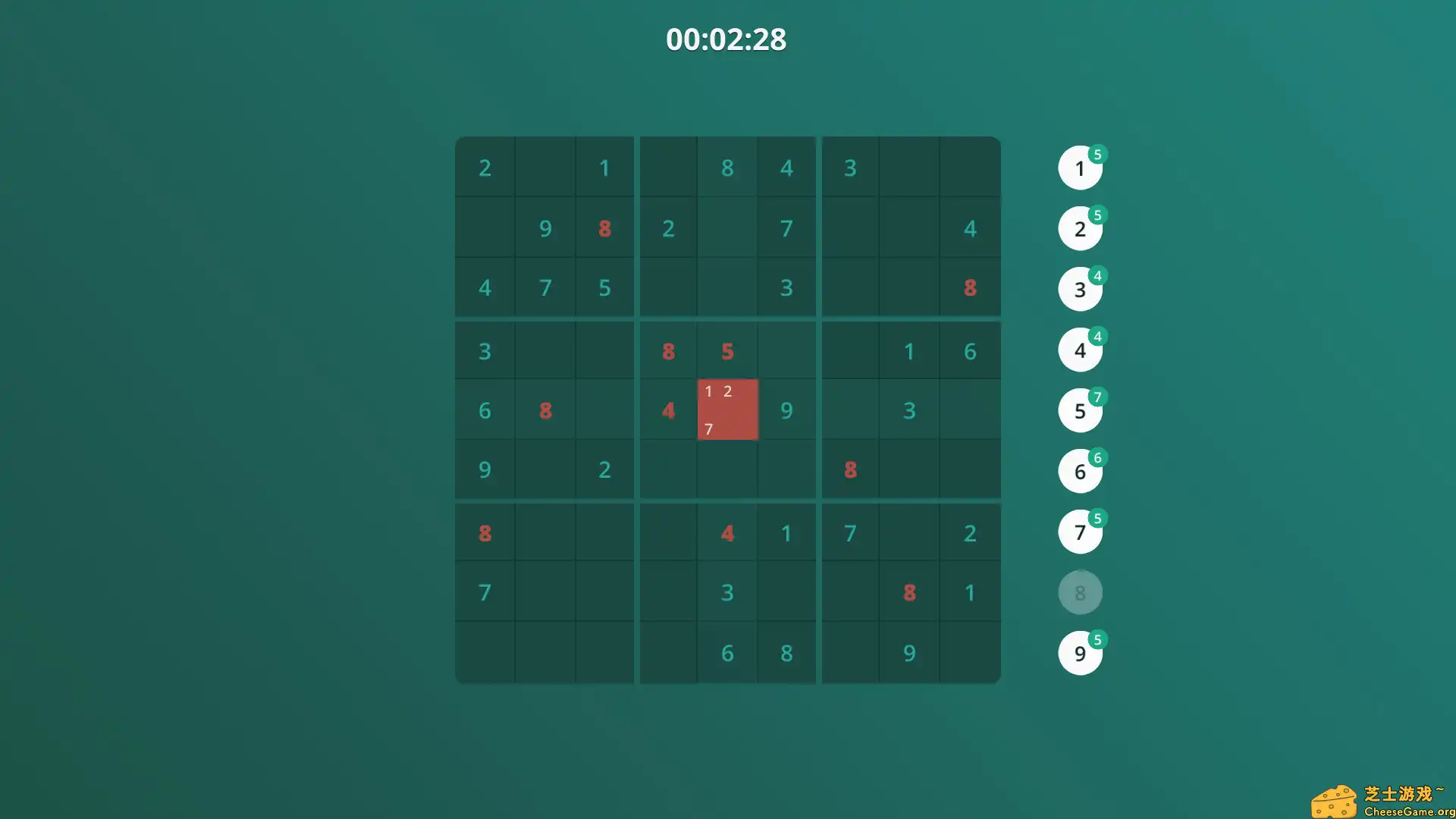Select number 5 showing 7 remaining
Screen dimensions: 1456x819
pos(1080,410)
